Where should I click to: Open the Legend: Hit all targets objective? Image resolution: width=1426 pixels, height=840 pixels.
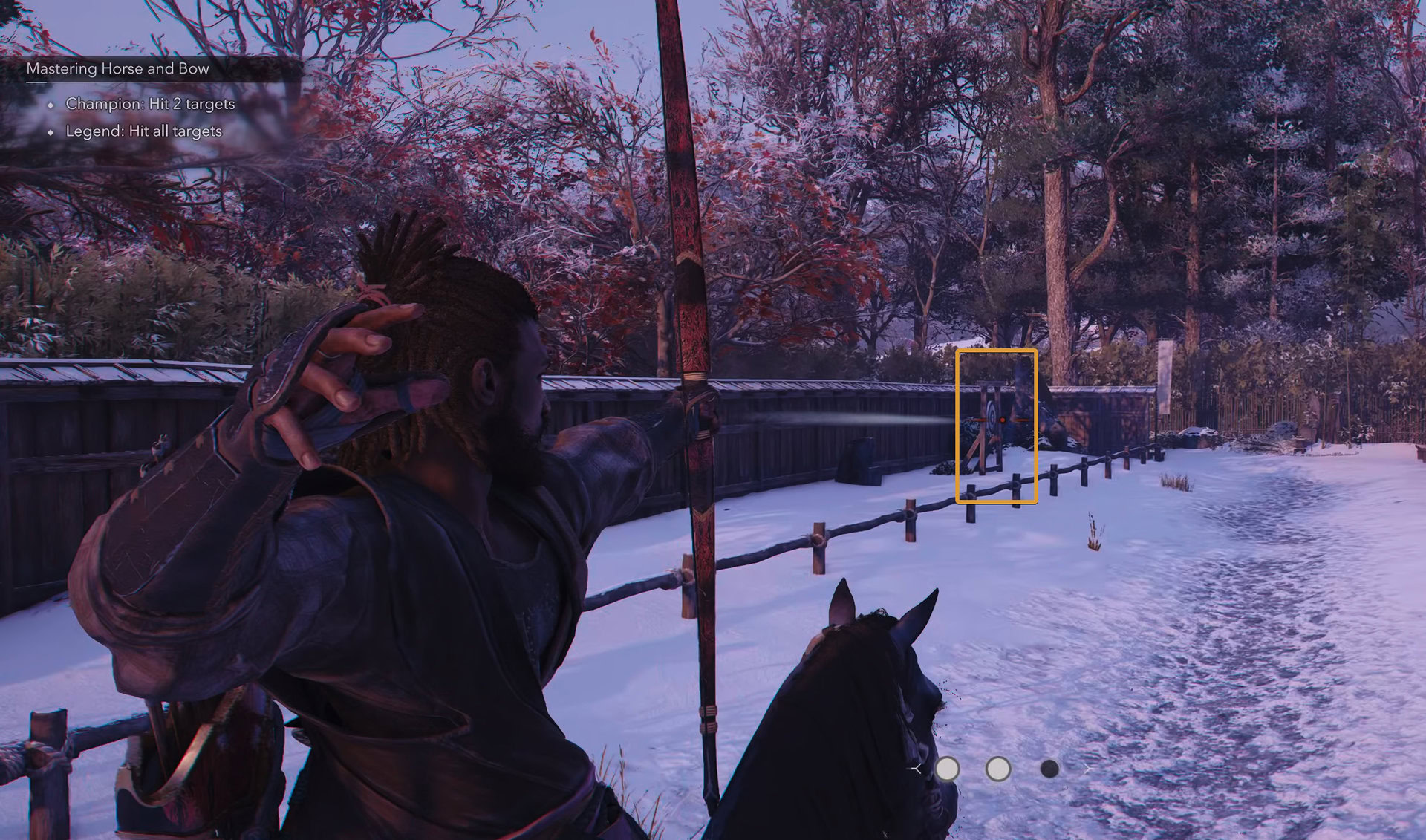pos(143,133)
